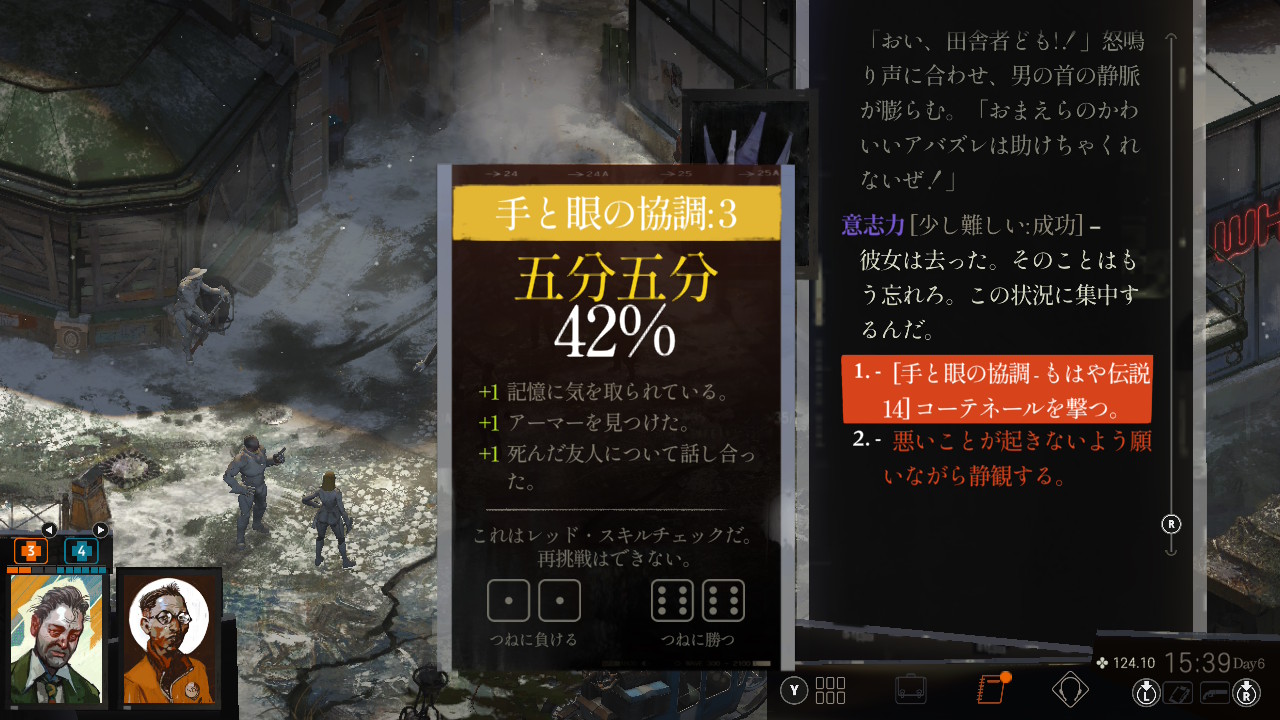Open the thought cabinet head icon
Image resolution: width=1280 pixels, height=720 pixels.
(x=1070, y=689)
